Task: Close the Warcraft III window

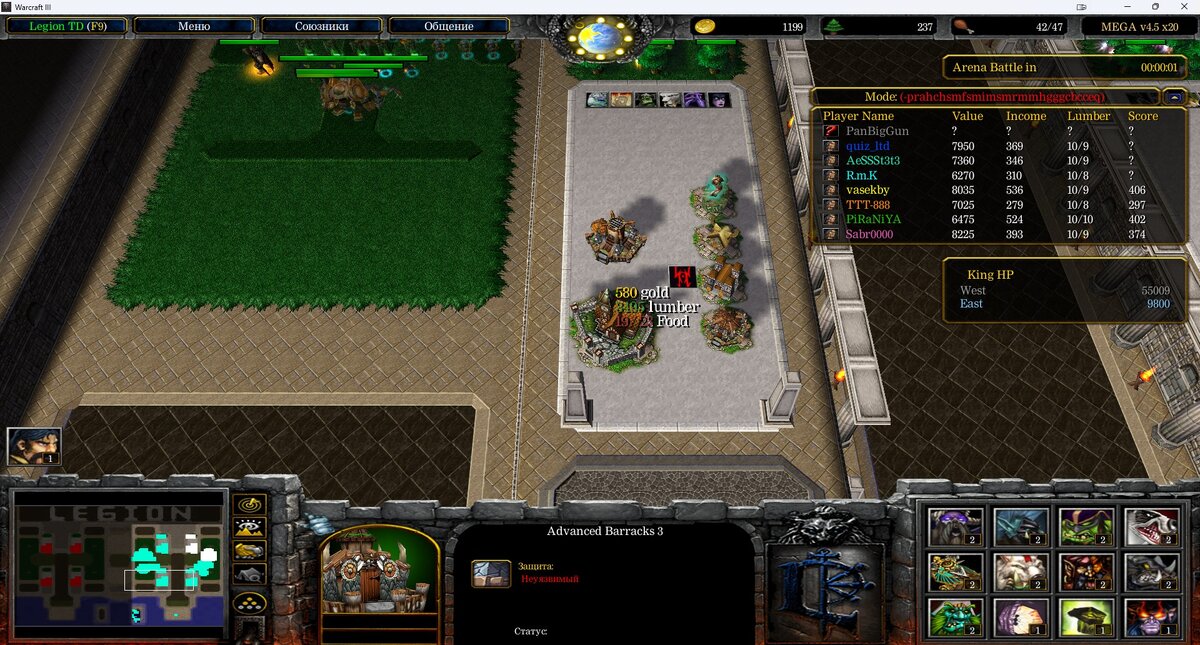Action: point(1183,7)
